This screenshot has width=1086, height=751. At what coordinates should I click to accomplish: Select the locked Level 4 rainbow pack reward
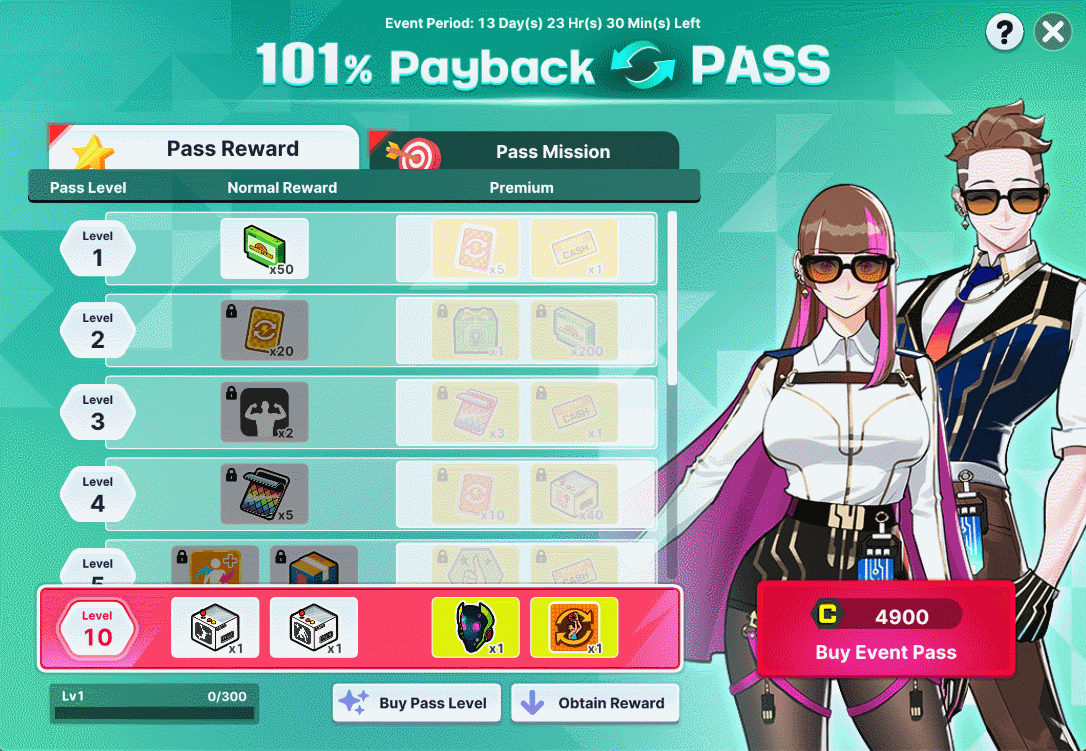[264, 494]
